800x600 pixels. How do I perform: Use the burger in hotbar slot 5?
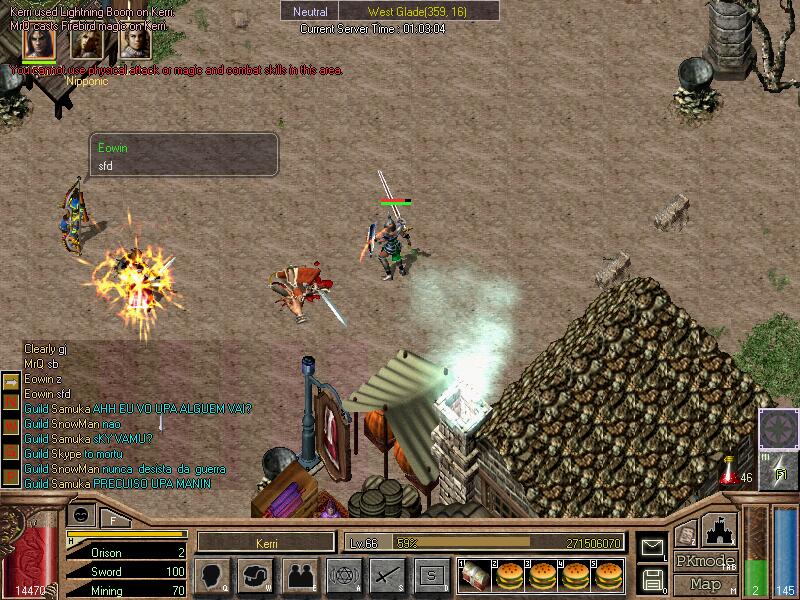click(604, 575)
